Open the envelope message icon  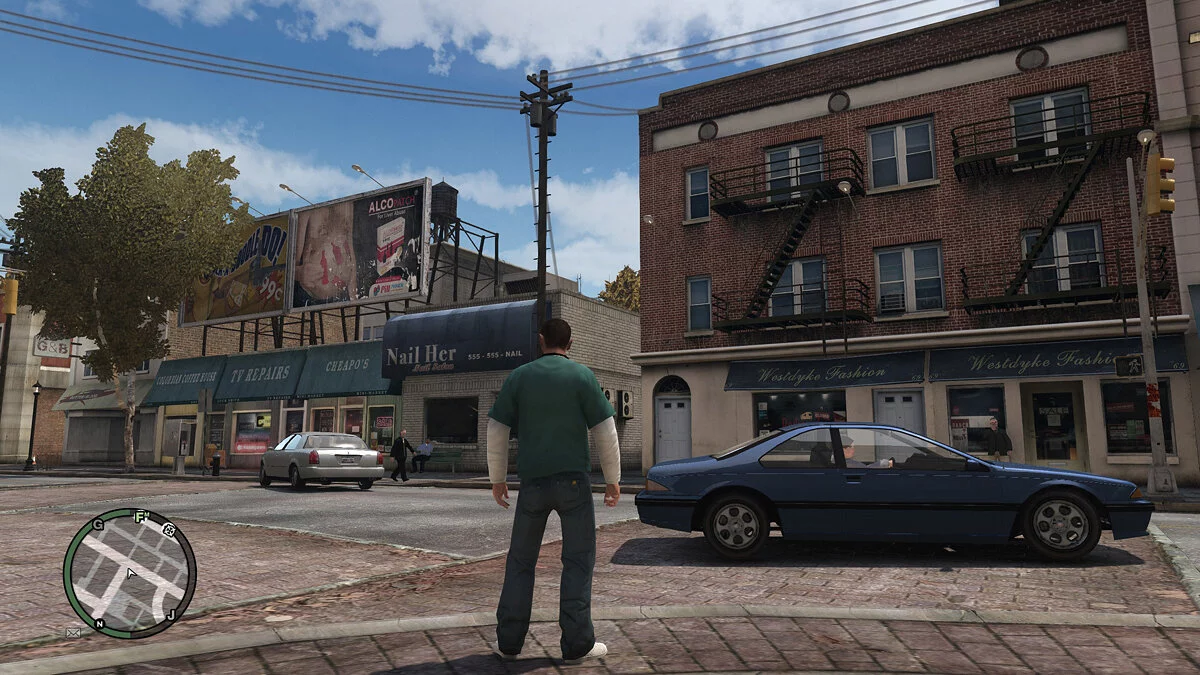pyautogui.click(x=73, y=632)
